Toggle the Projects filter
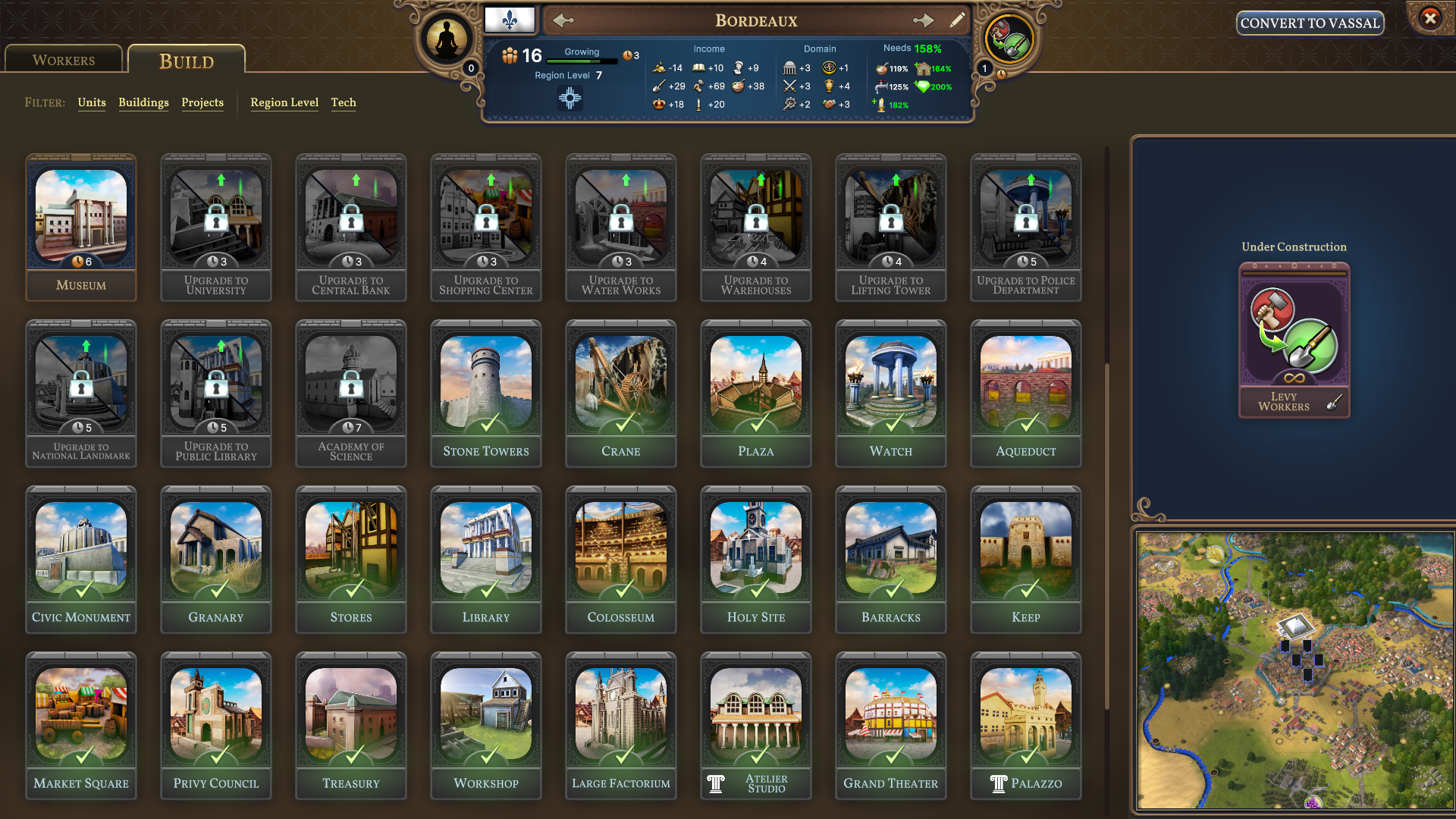1456x819 pixels. pos(202,103)
